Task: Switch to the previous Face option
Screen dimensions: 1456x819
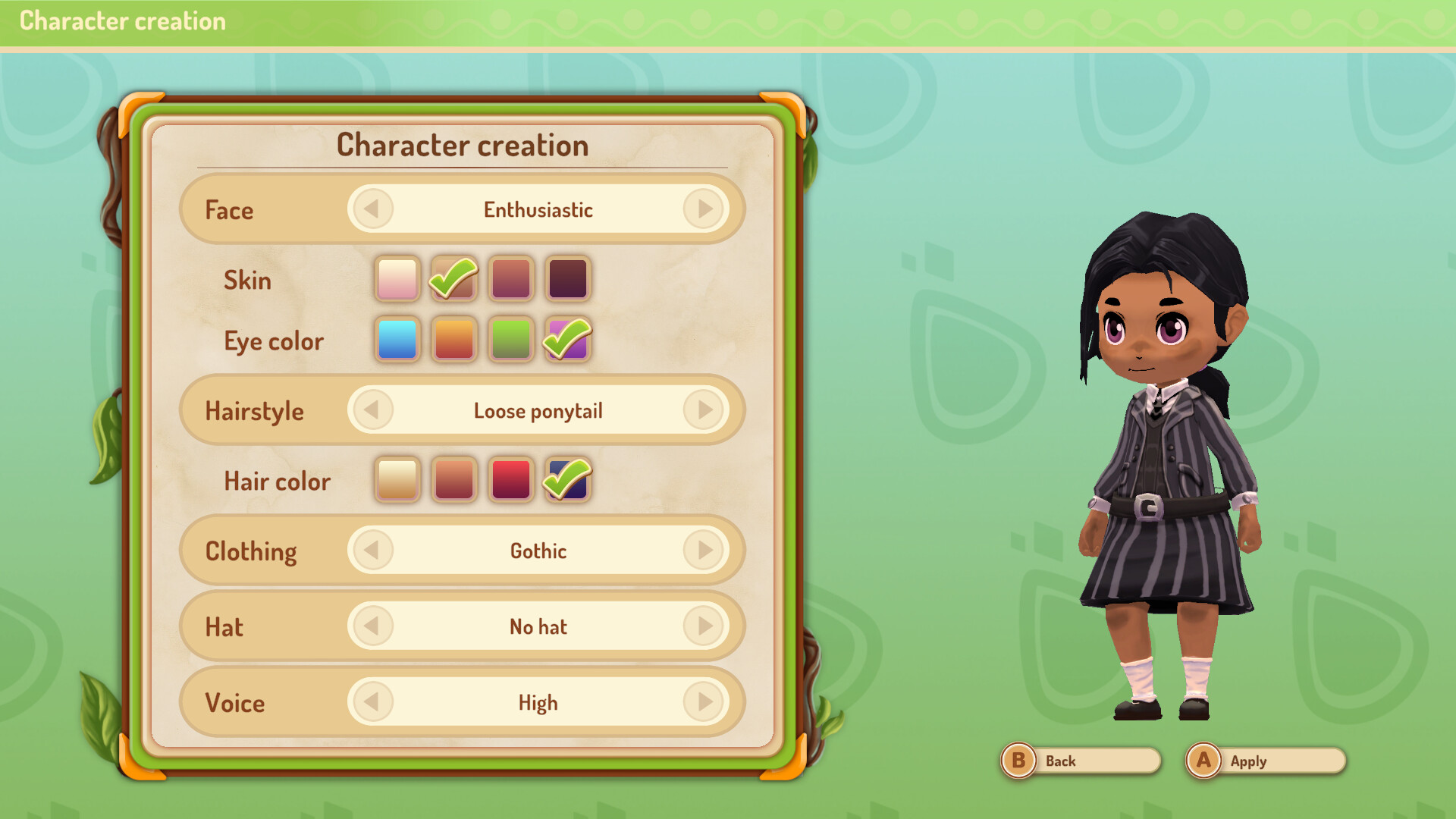Action: (372, 209)
